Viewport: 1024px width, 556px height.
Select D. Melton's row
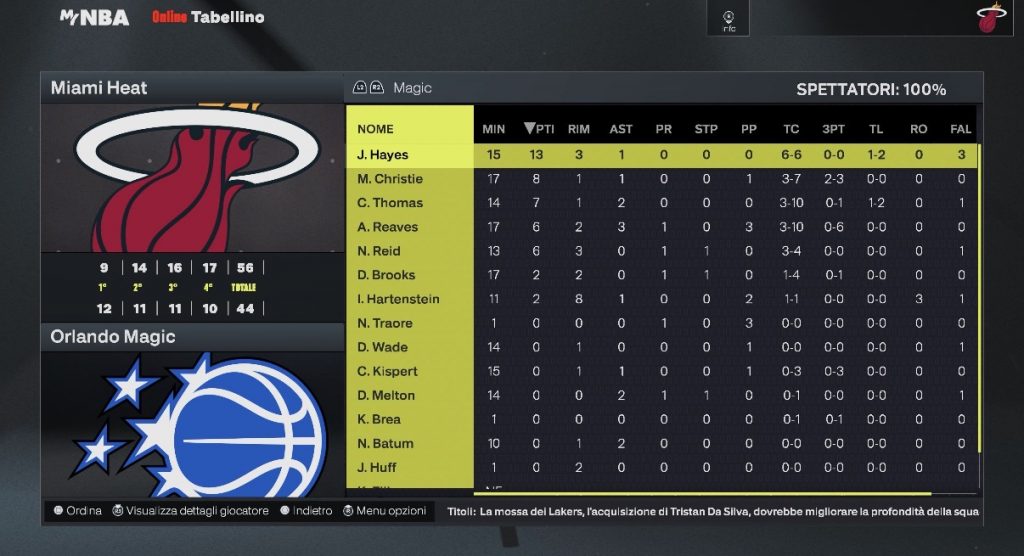tap(386, 395)
